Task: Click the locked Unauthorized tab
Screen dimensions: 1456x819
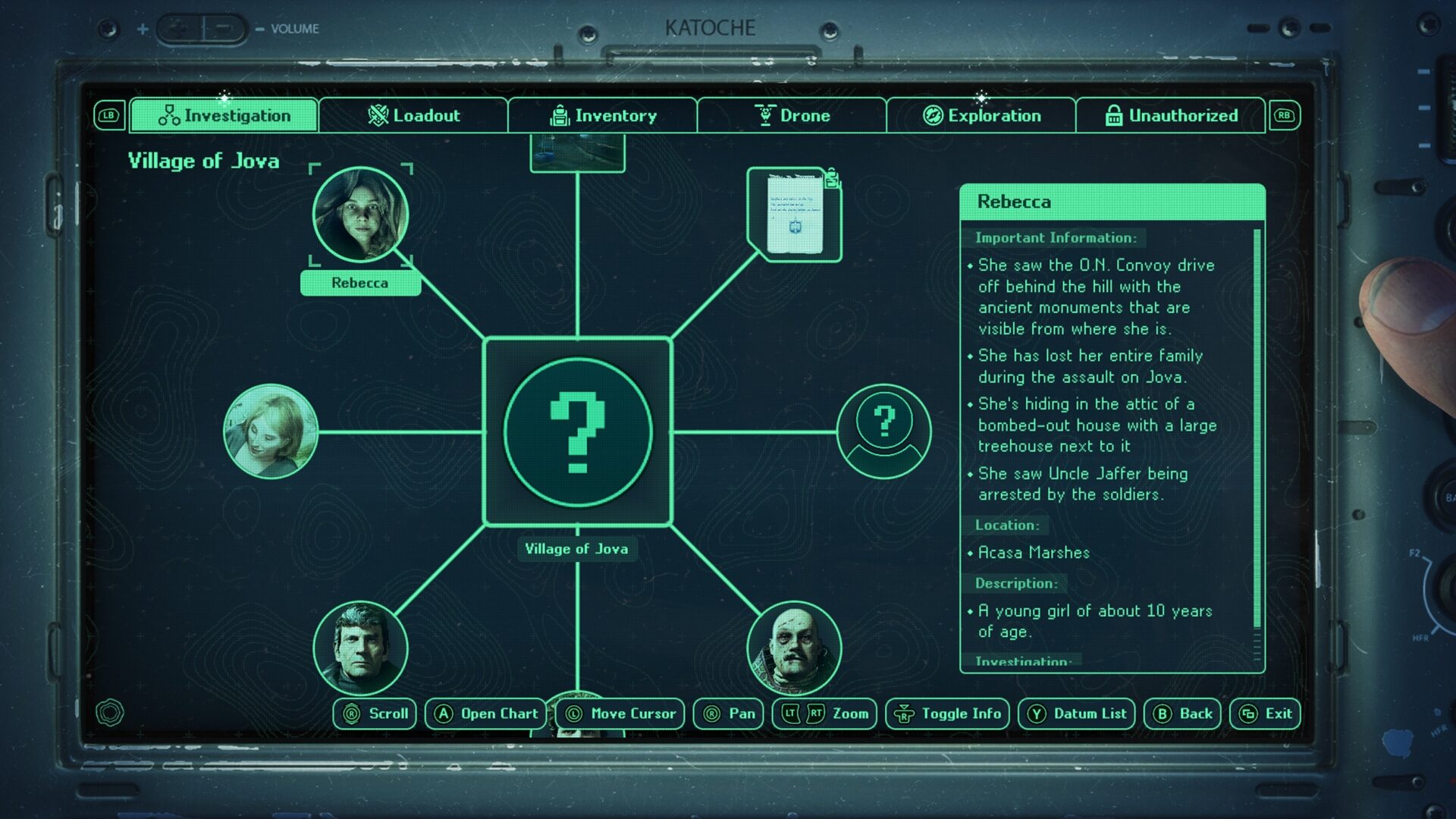Action: click(x=1171, y=115)
